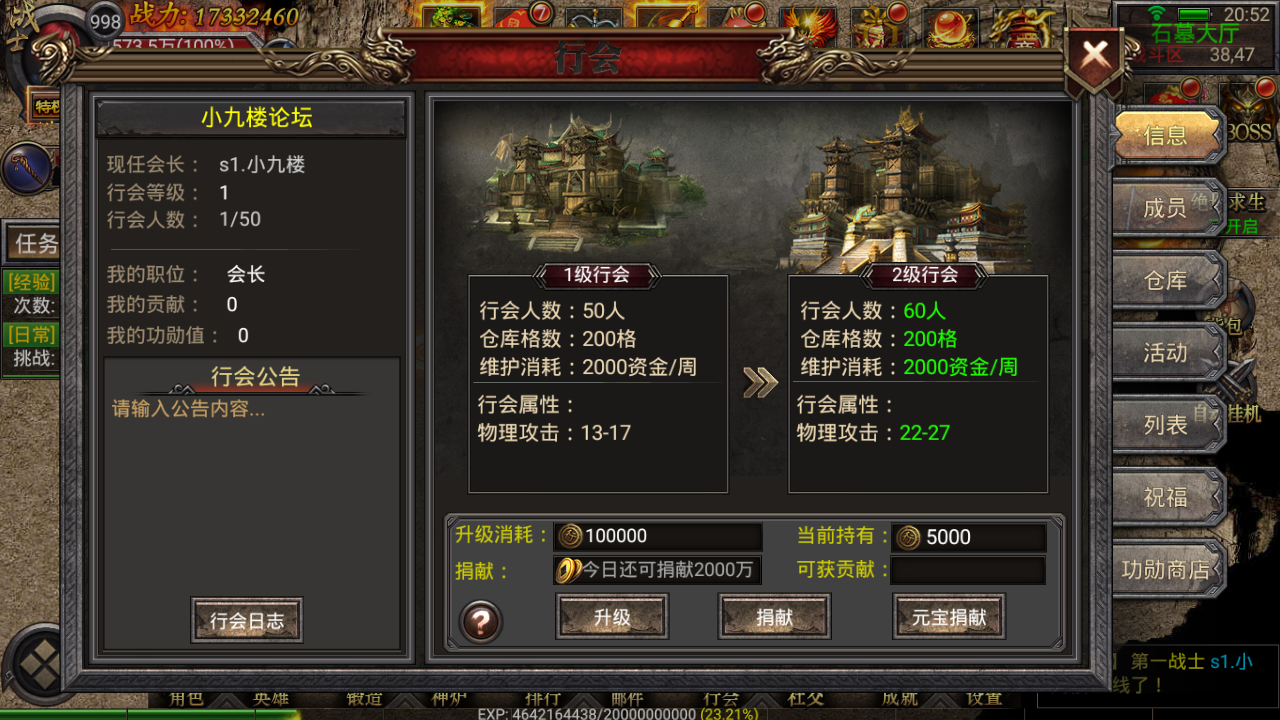Open the 仓库 warehouse tab
Viewport: 1280px width, 720px height.
click(1167, 281)
